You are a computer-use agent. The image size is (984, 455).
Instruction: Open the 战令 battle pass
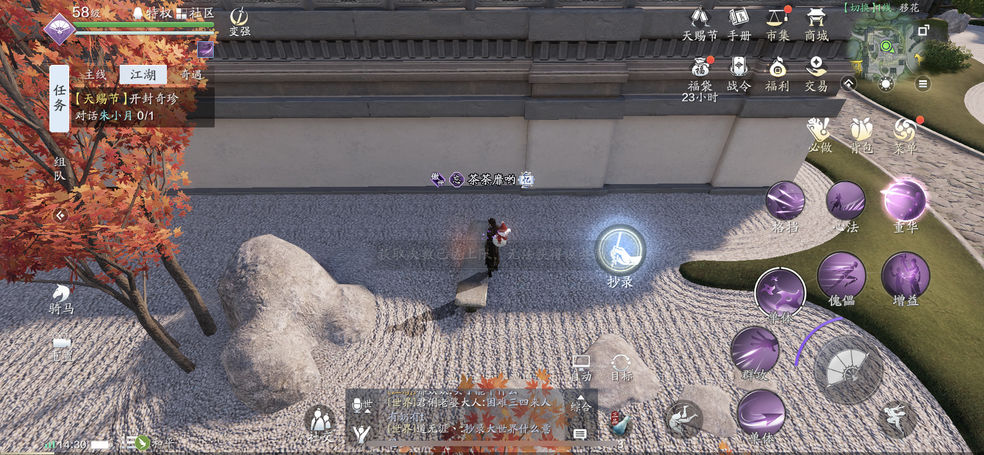739,70
